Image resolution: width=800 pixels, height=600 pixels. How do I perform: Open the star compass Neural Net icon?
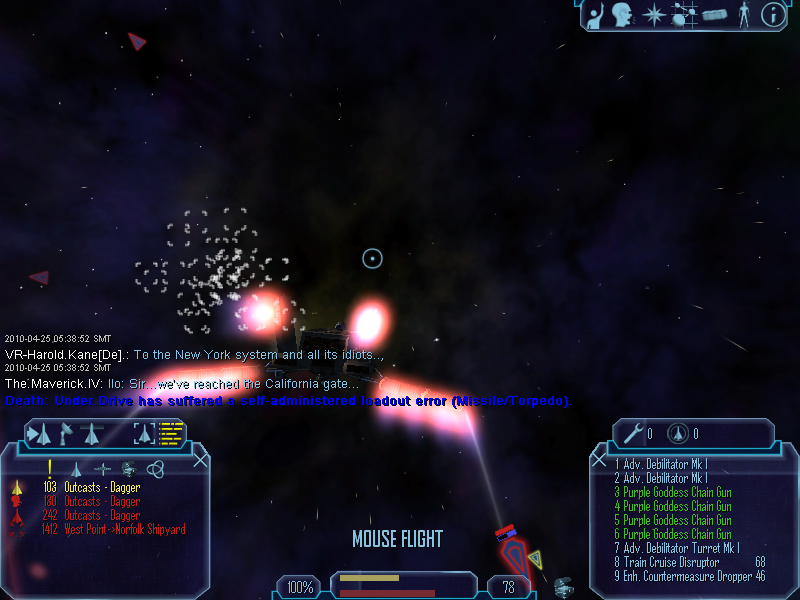point(654,14)
